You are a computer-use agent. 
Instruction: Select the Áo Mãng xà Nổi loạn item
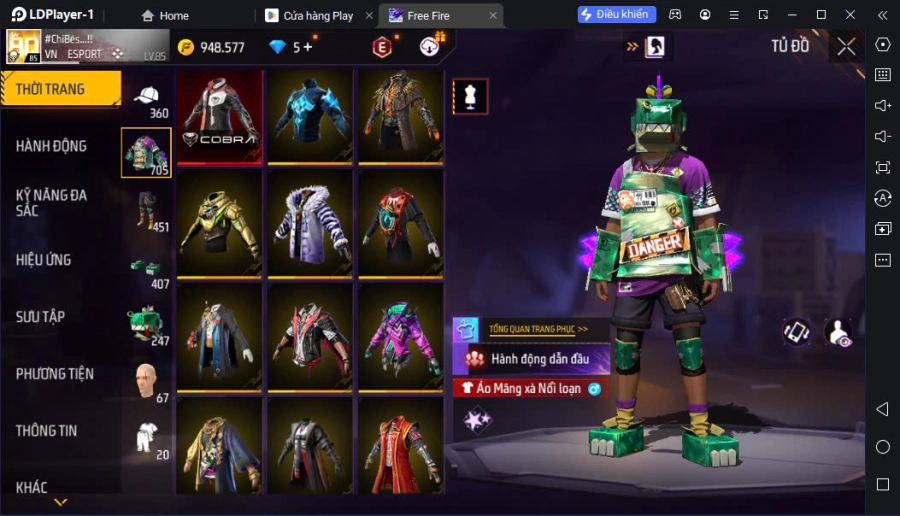tap(532, 388)
